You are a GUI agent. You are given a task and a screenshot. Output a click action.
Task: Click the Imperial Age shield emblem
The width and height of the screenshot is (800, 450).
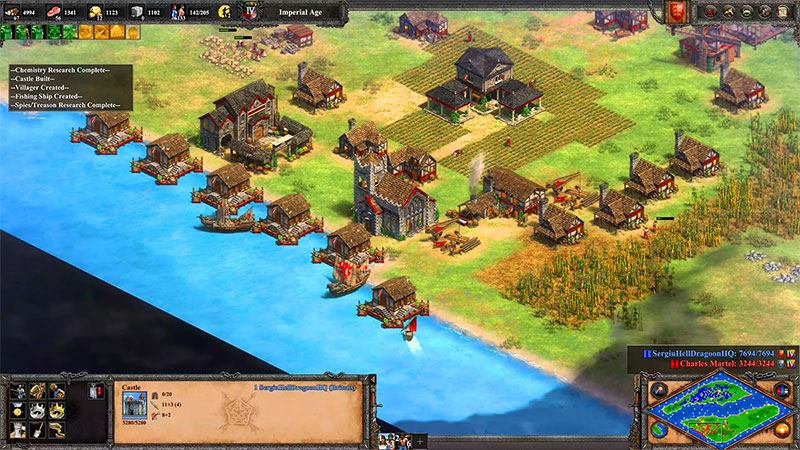[252, 11]
